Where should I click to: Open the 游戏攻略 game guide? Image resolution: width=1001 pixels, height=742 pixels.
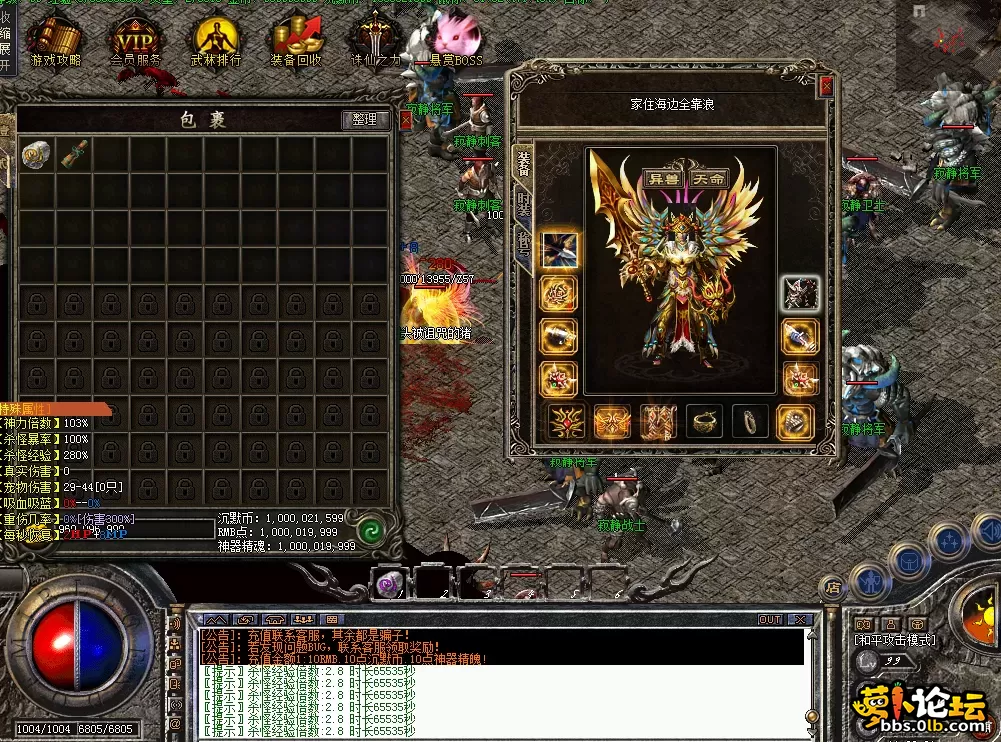pyautogui.click(x=55, y=42)
